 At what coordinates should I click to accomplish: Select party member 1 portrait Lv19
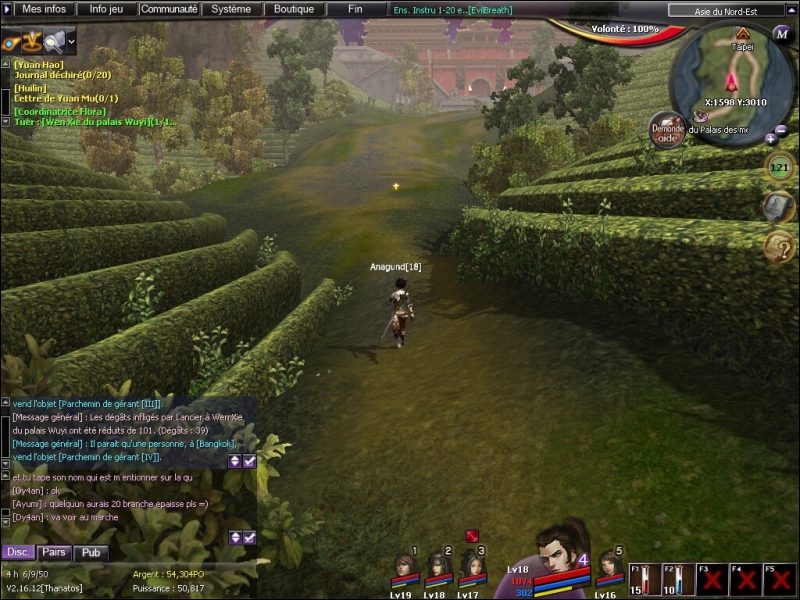point(405,569)
